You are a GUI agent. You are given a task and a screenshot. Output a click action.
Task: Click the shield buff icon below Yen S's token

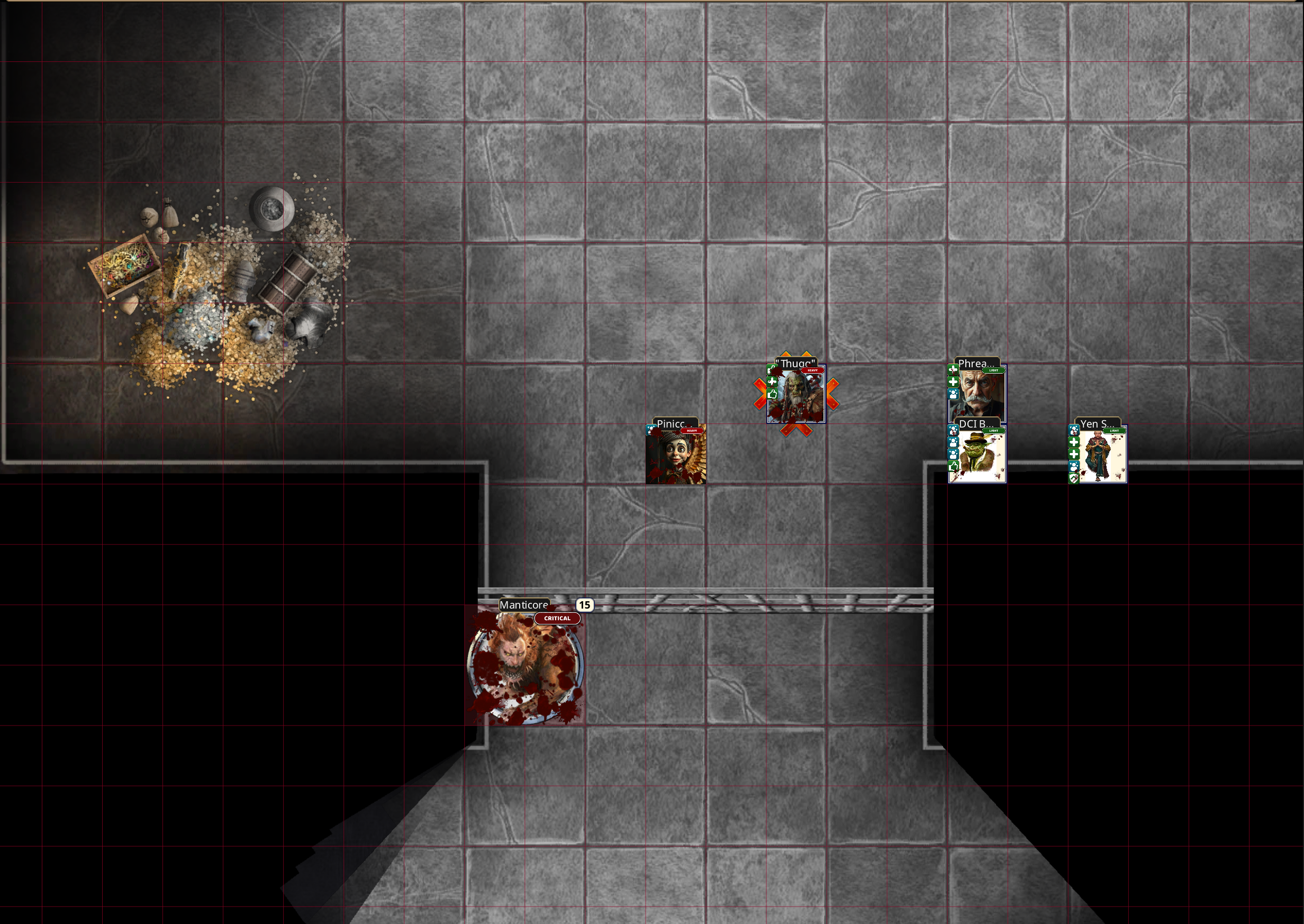1074,477
